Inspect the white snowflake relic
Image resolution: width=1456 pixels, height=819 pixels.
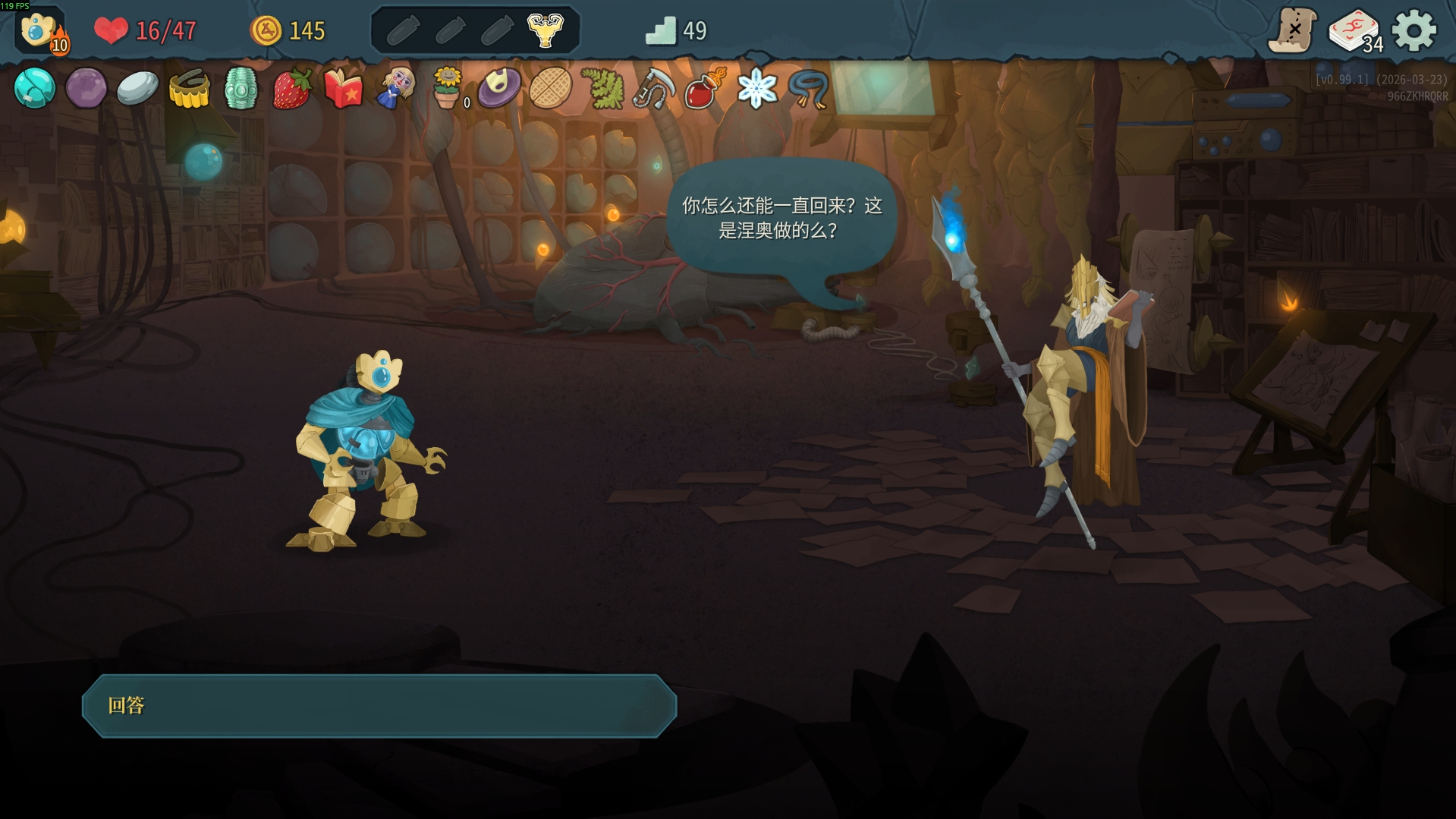[x=756, y=88]
